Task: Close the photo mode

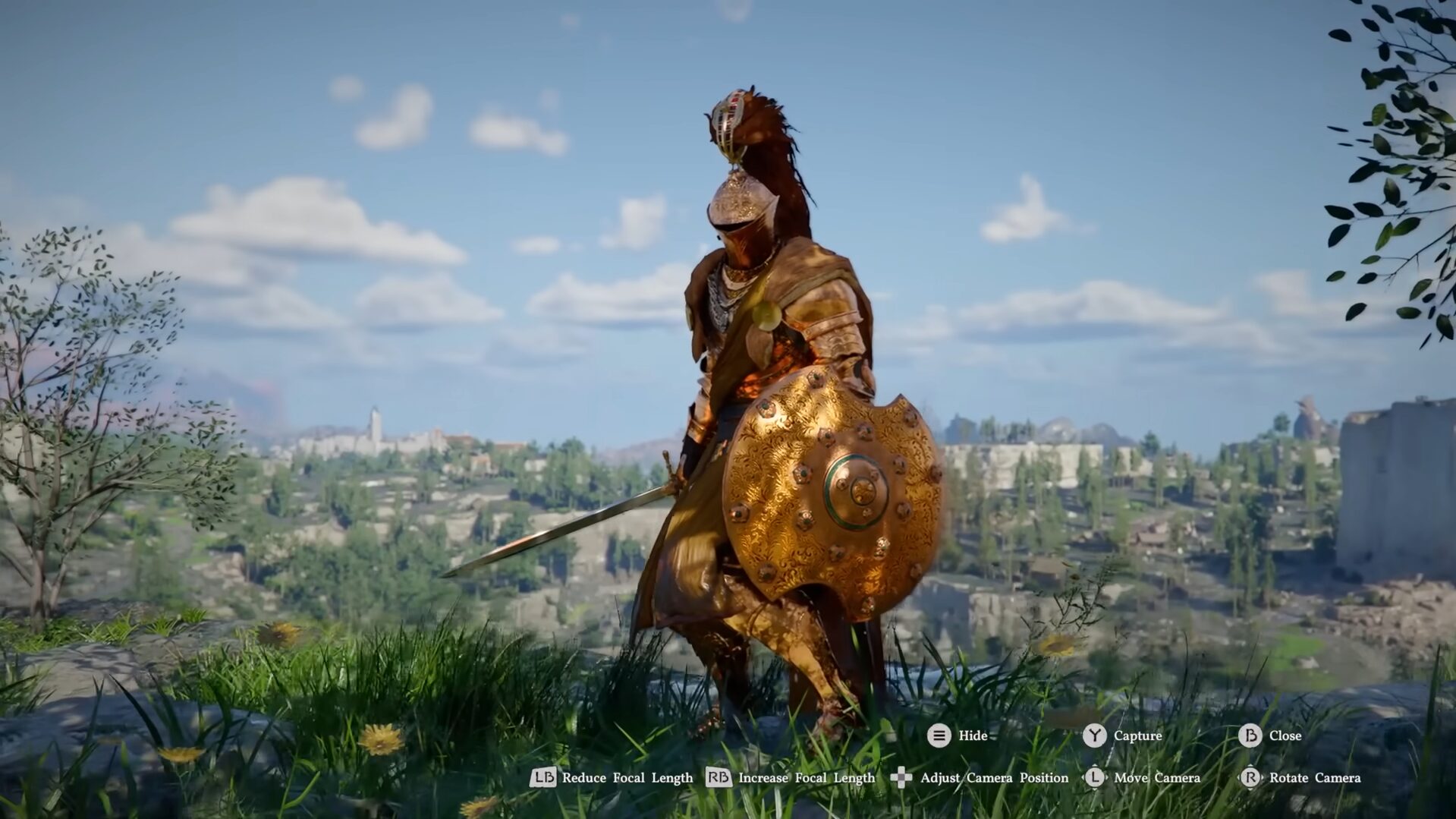Action: pyautogui.click(x=1284, y=736)
